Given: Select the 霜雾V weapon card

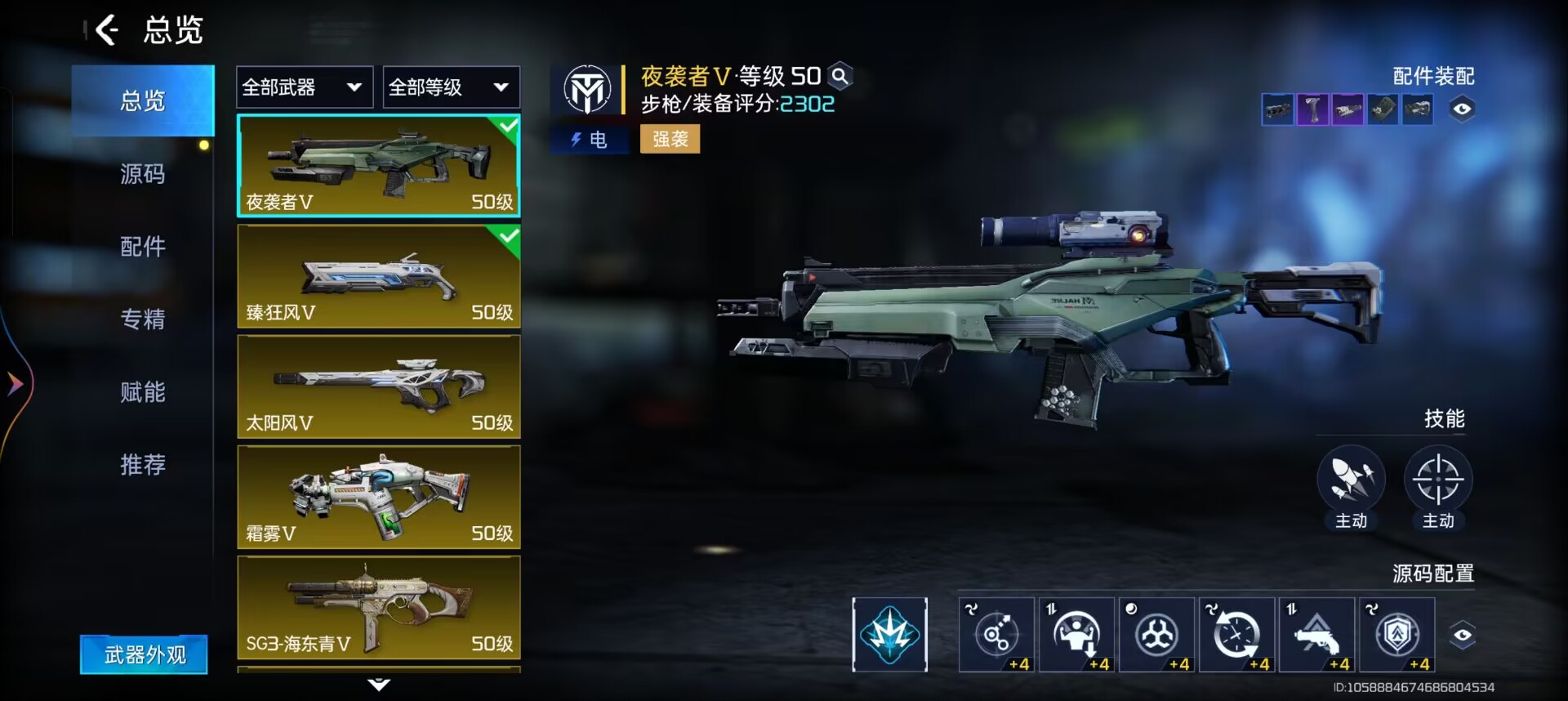Looking at the screenshot, I should click(379, 497).
